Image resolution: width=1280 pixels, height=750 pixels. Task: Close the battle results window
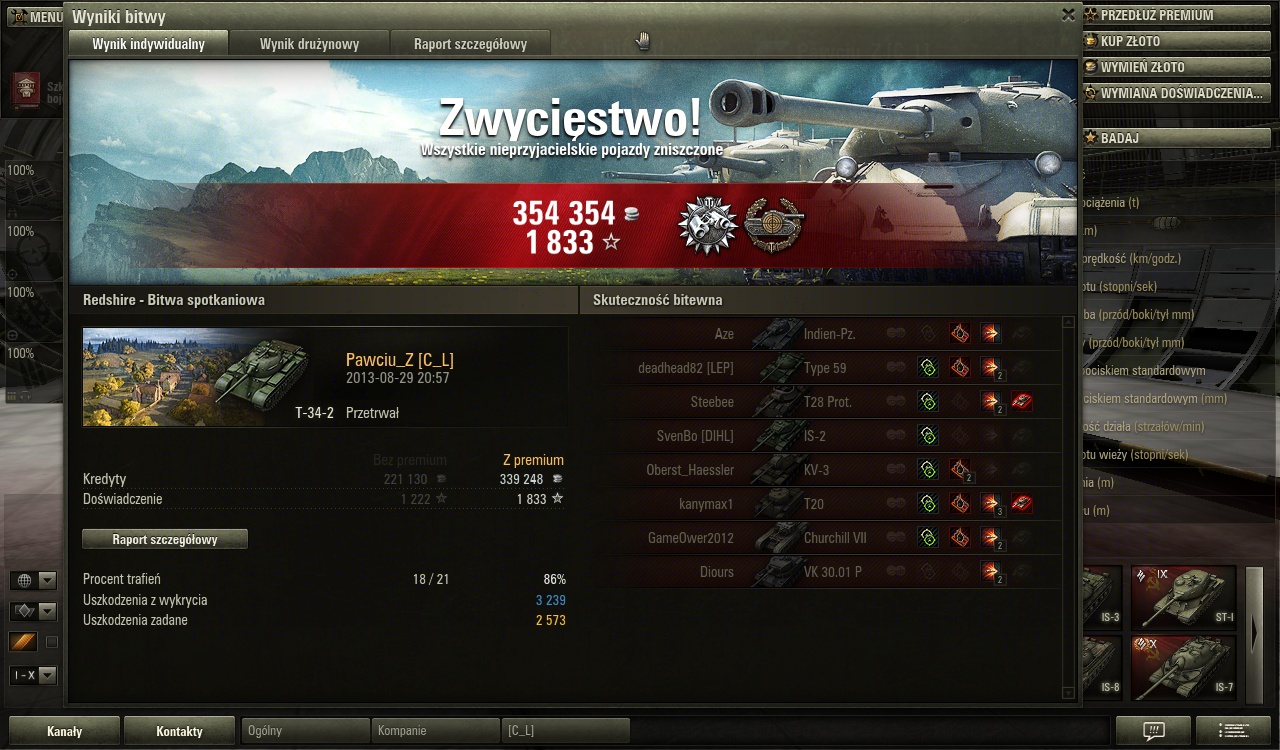(1068, 15)
